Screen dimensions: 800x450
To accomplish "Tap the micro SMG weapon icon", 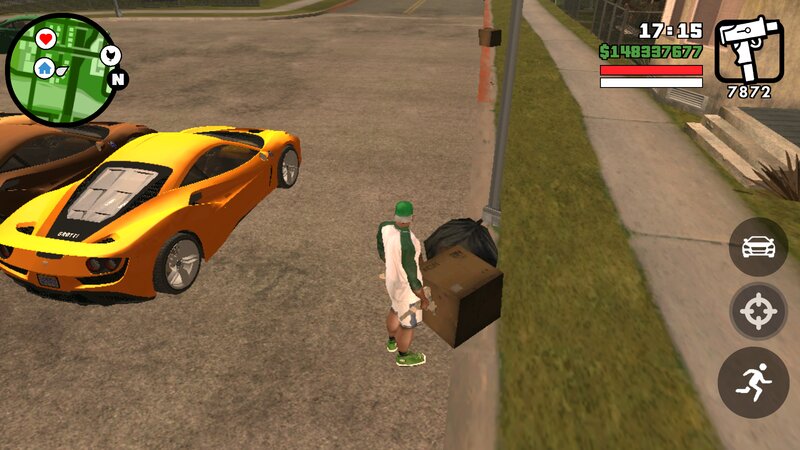I will click(x=749, y=50).
